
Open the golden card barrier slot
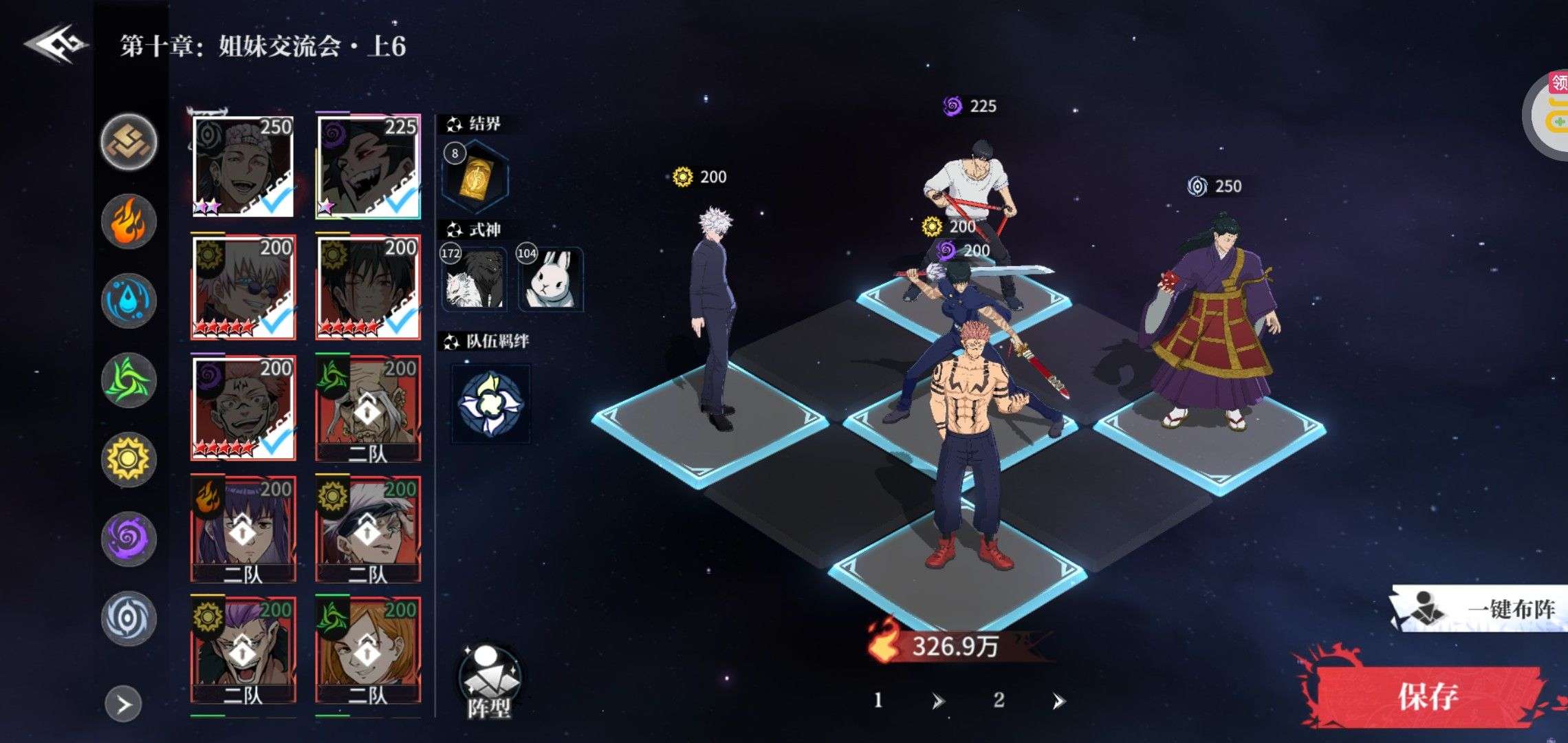(475, 177)
